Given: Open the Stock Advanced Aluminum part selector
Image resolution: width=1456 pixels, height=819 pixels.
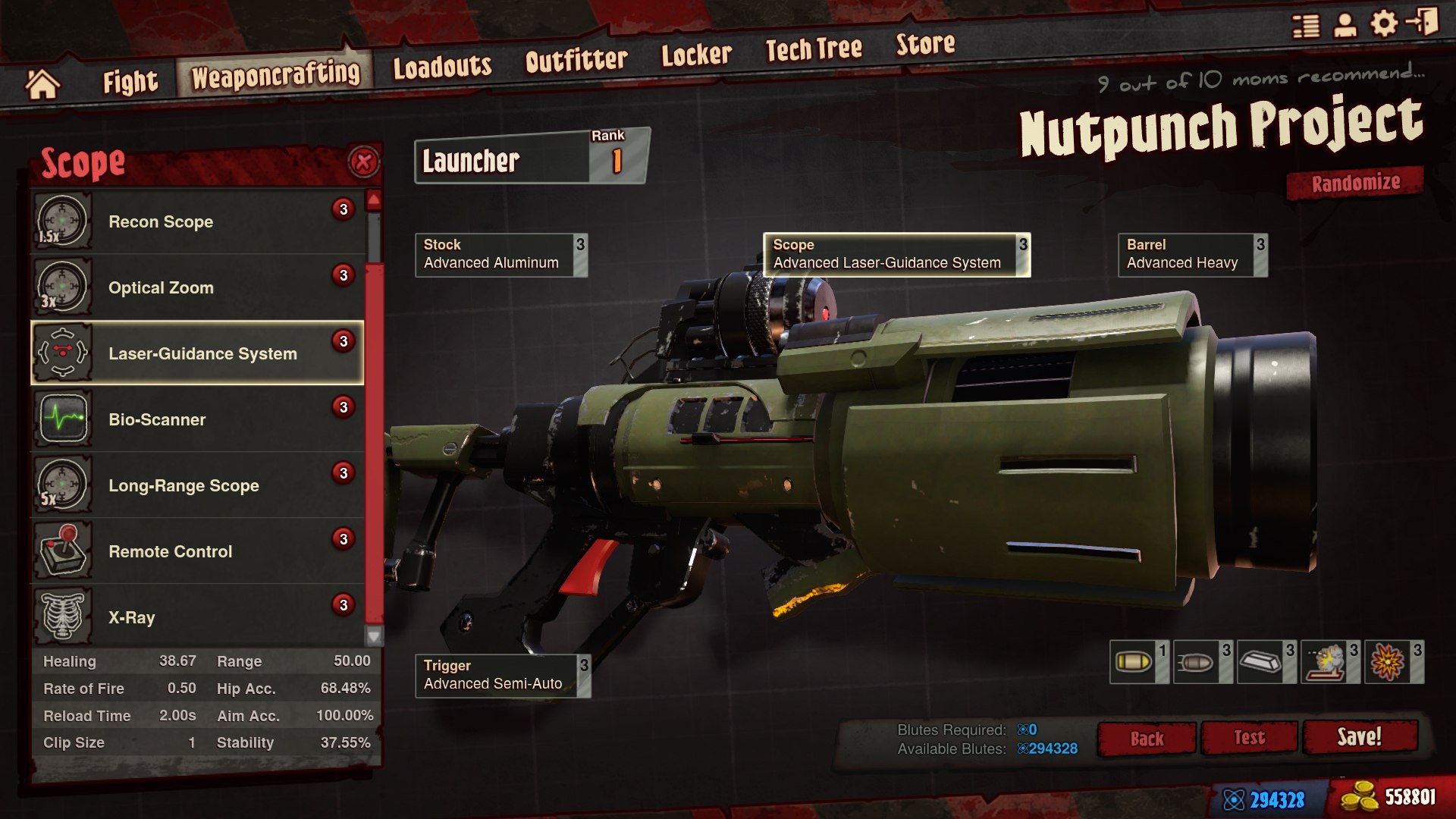Looking at the screenshot, I should [x=500, y=255].
